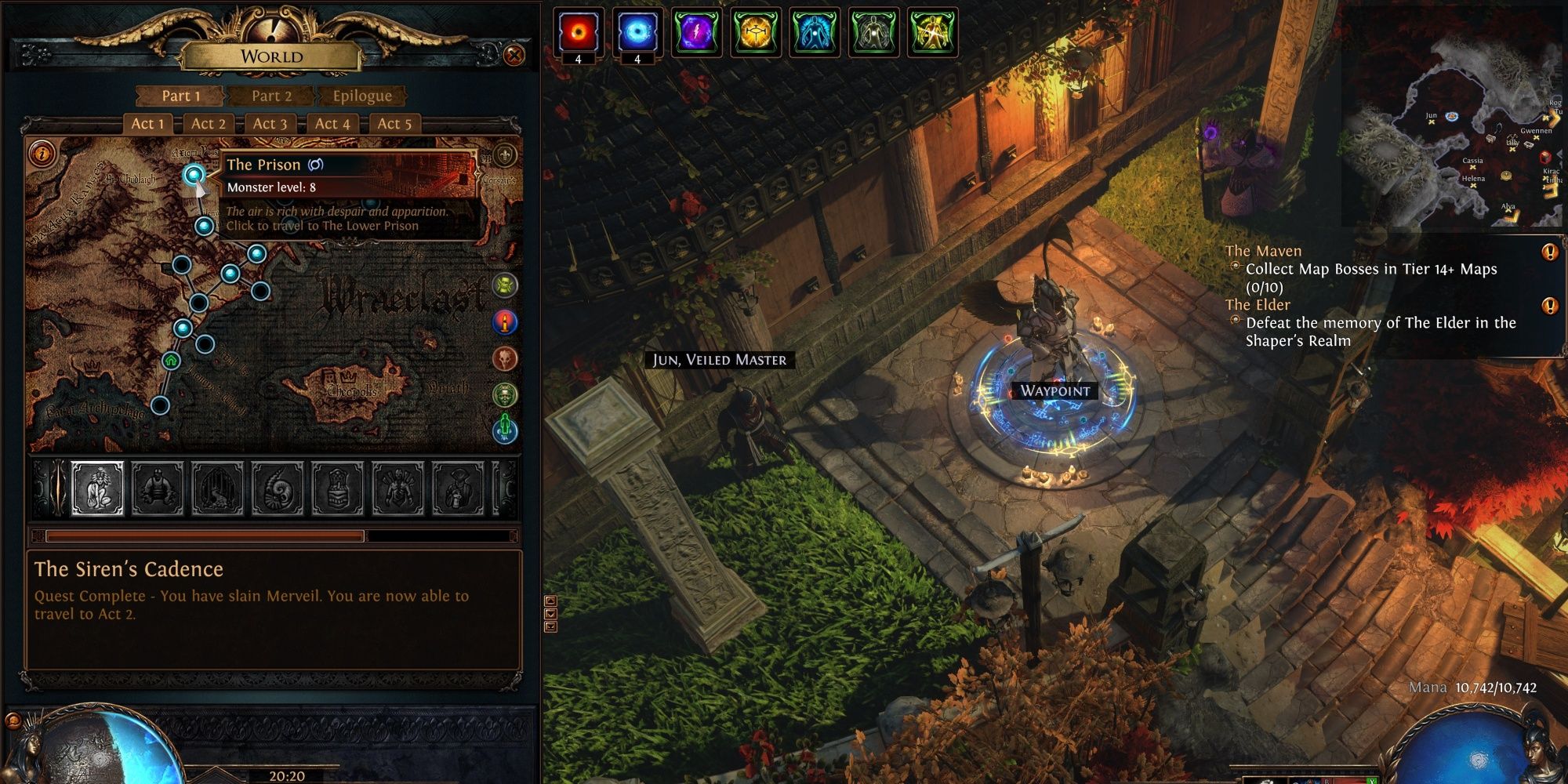Open the orange info button on world map
This screenshot has width=1568, height=784.
pyautogui.click(x=42, y=152)
